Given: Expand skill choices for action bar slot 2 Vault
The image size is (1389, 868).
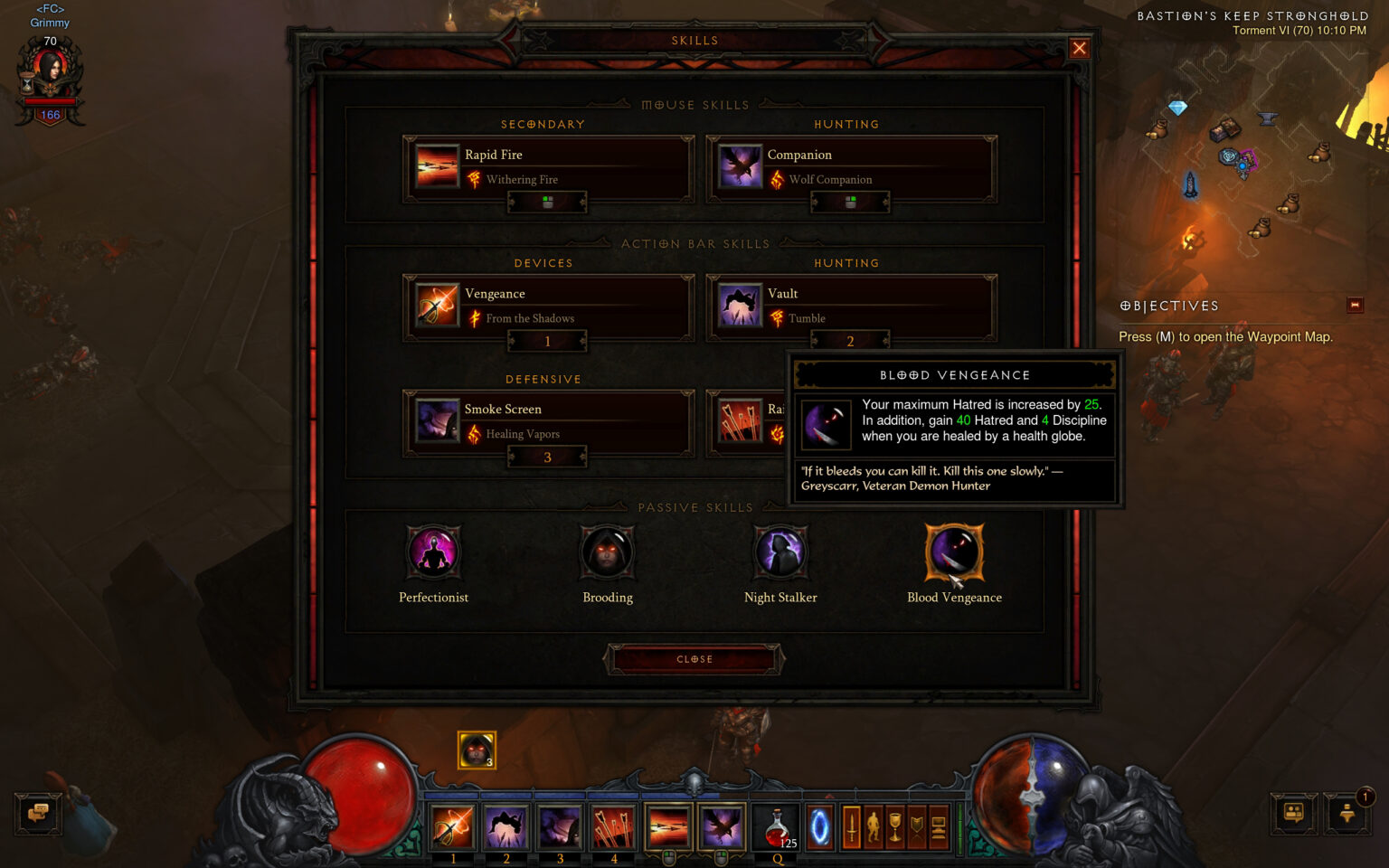Looking at the screenshot, I should [850, 341].
